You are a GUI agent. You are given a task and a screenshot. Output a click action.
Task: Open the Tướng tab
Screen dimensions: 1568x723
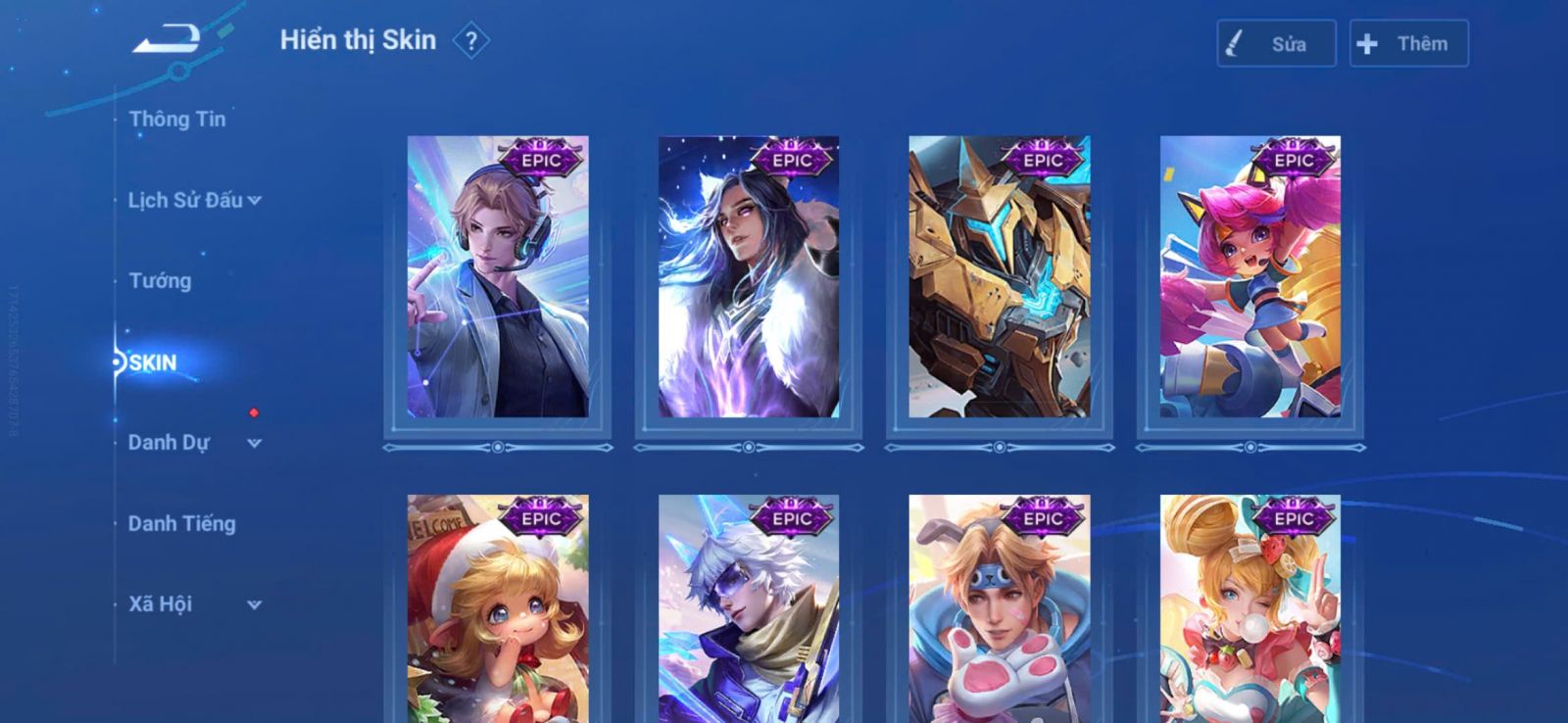[160, 281]
